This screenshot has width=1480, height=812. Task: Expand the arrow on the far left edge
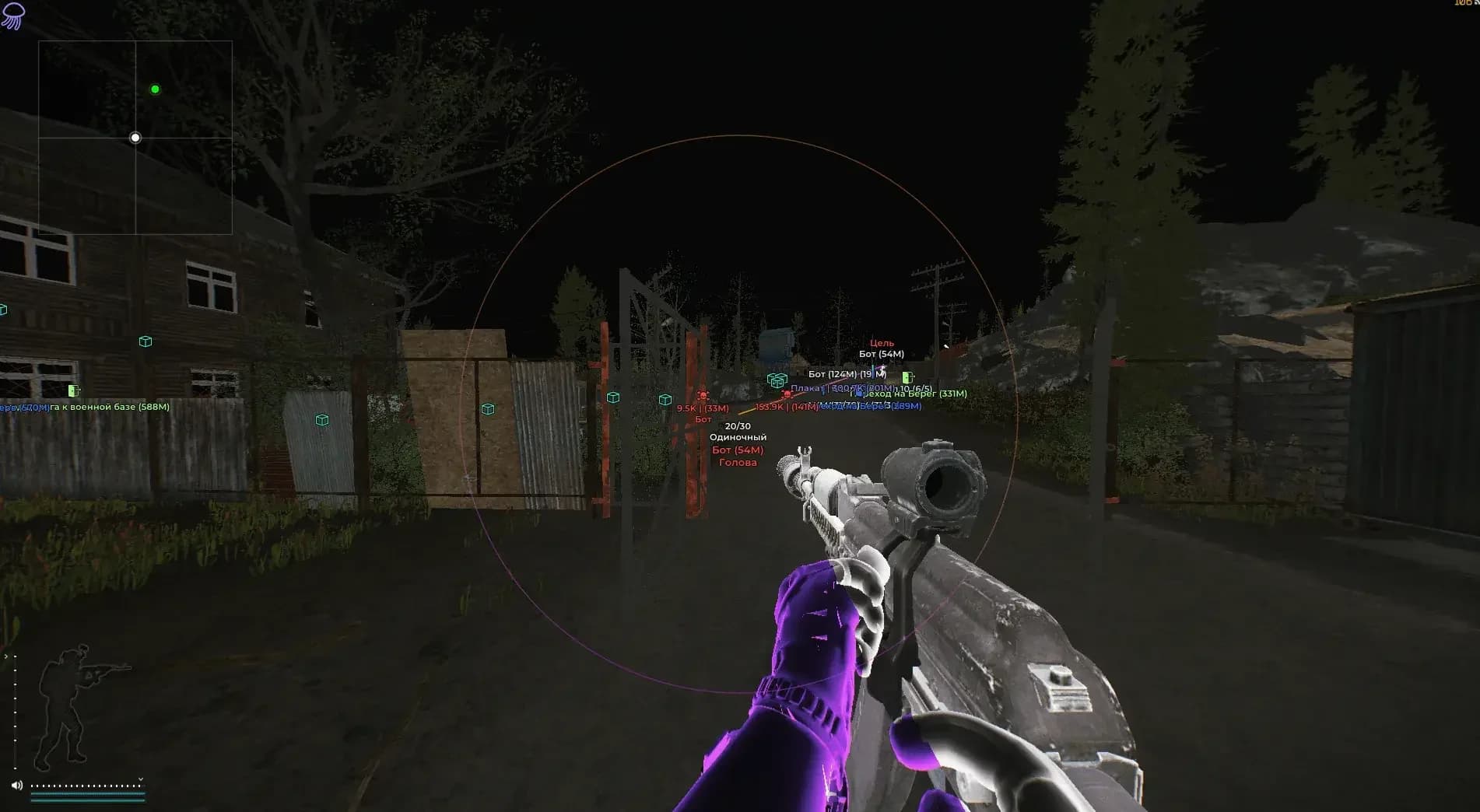coord(6,656)
